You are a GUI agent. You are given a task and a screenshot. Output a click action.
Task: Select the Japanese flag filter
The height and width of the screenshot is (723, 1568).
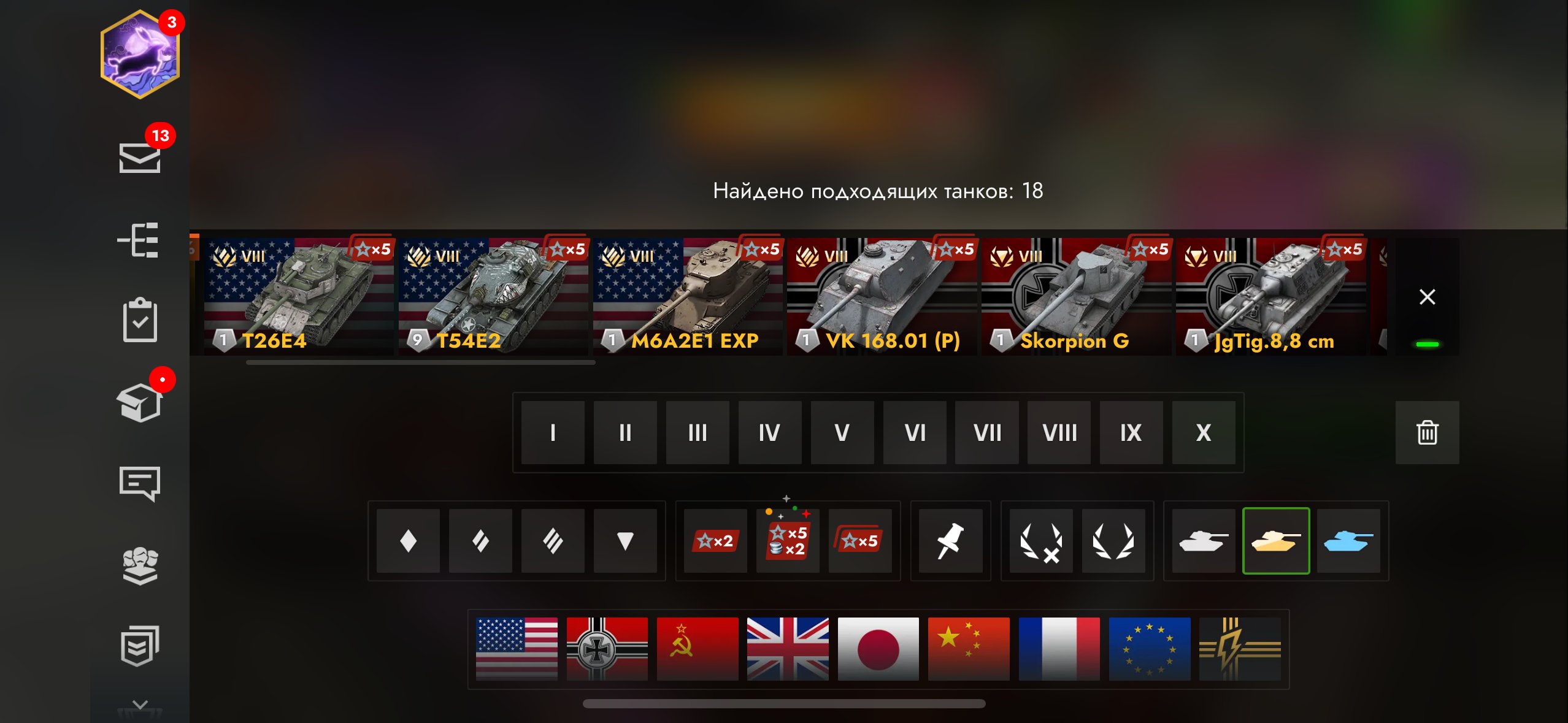(878, 649)
